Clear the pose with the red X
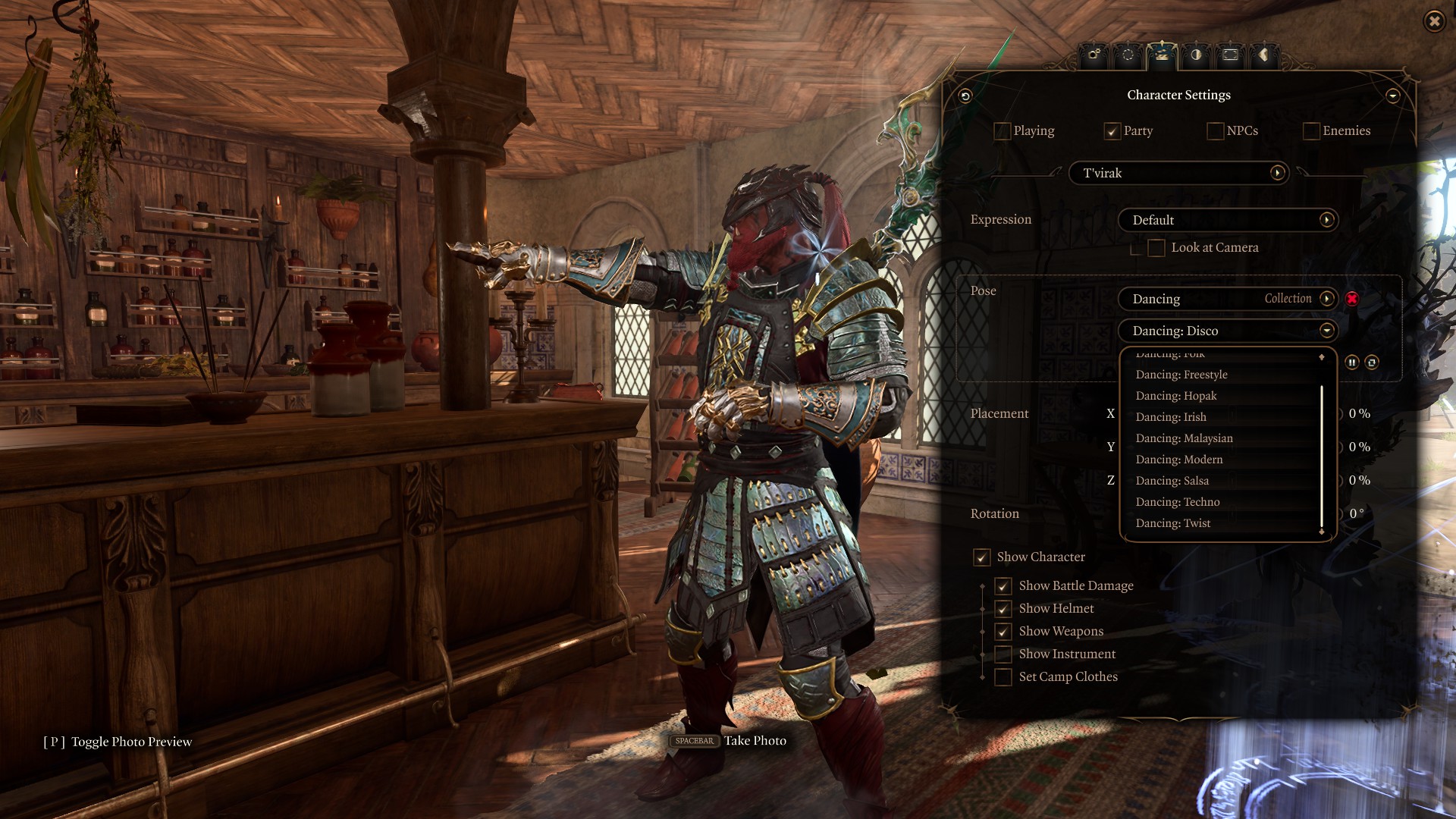This screenshot has height=819, width=1456. click(1351, 299)
